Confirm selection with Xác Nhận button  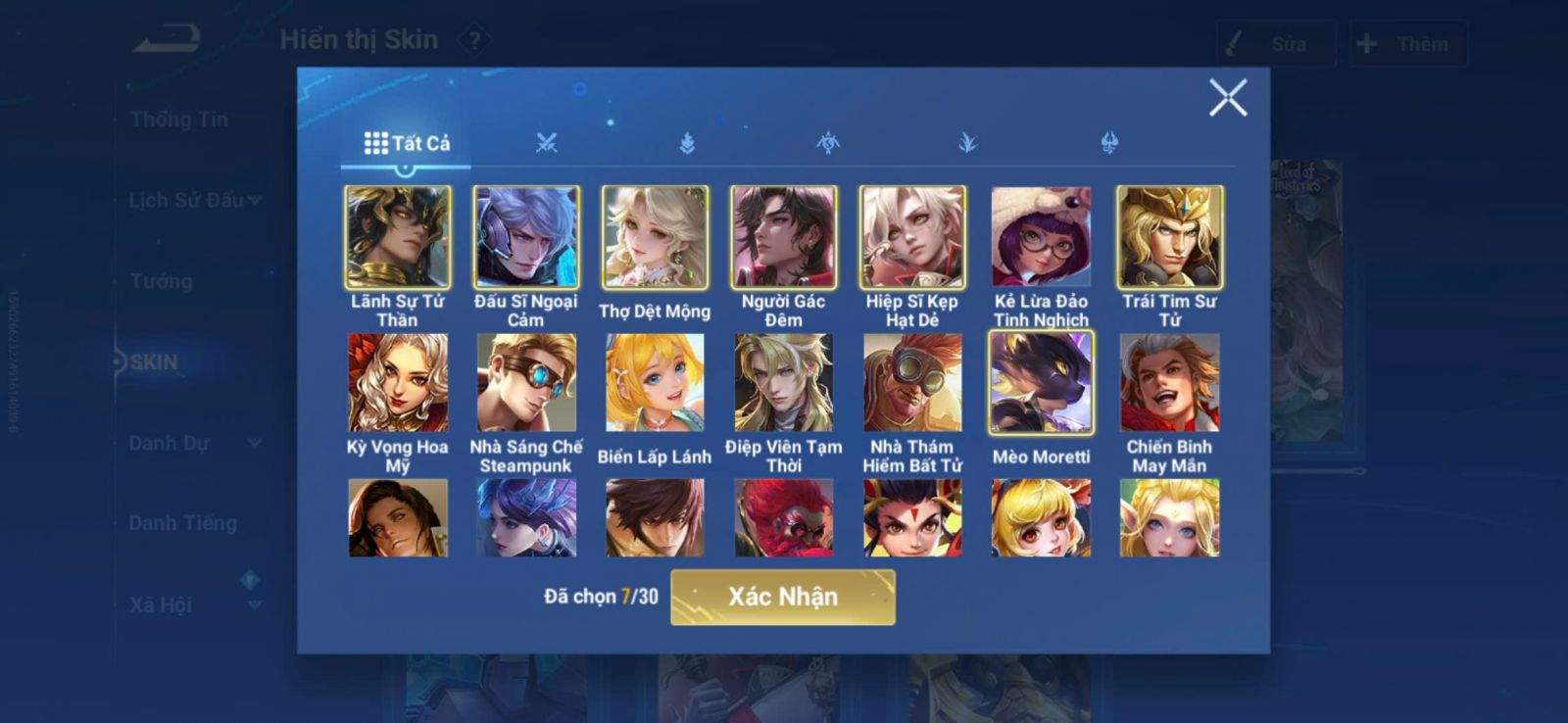point(782,597)
